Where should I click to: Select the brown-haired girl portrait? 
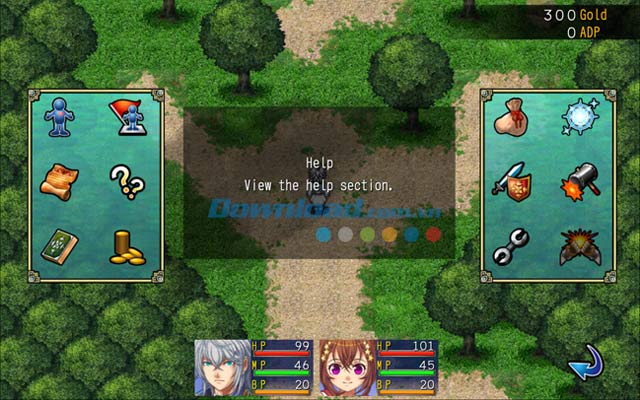(x=346, y=368)
